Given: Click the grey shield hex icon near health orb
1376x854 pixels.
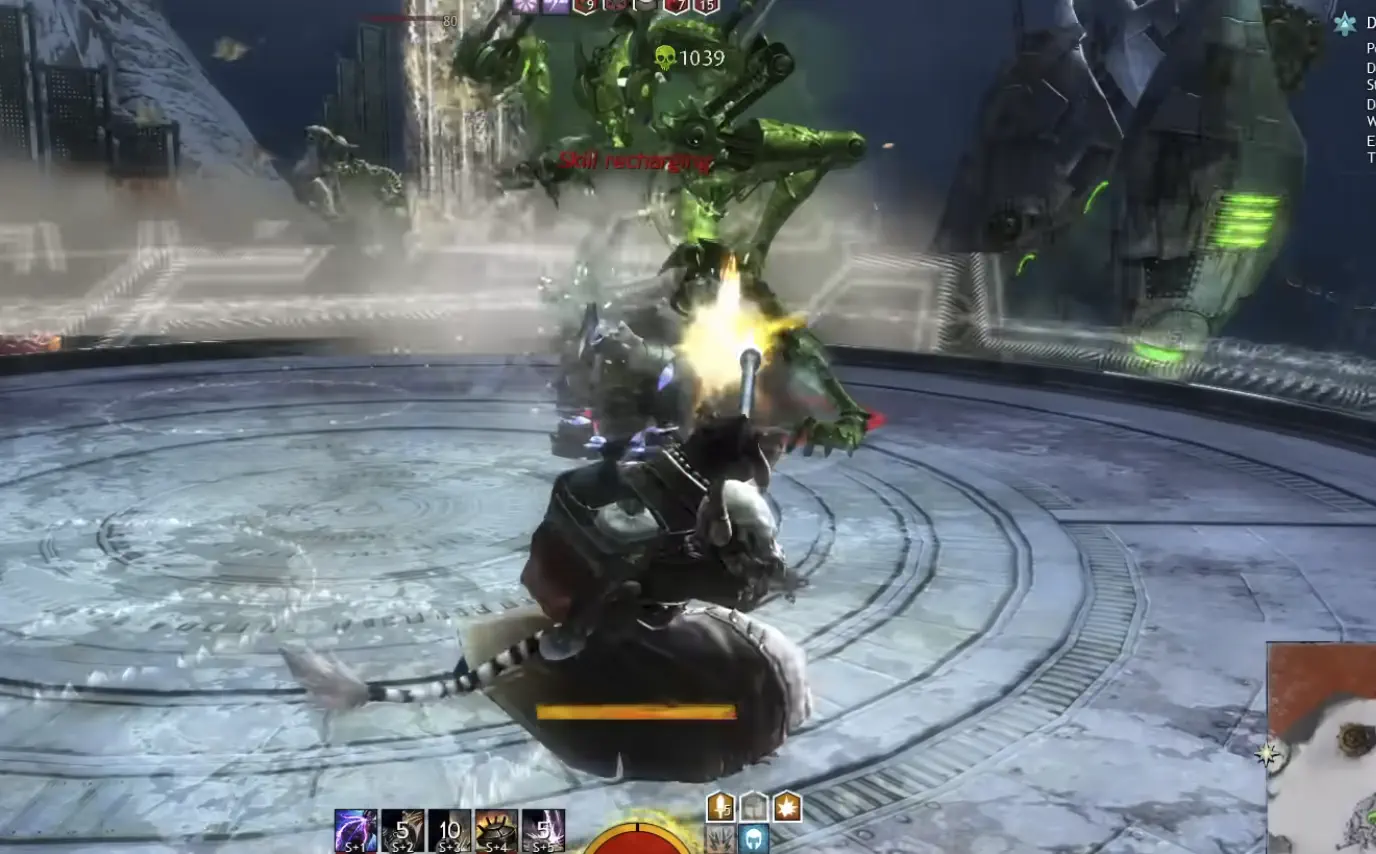Looking at the screenshot, I should pyautogui.click(x=752, y=806).
